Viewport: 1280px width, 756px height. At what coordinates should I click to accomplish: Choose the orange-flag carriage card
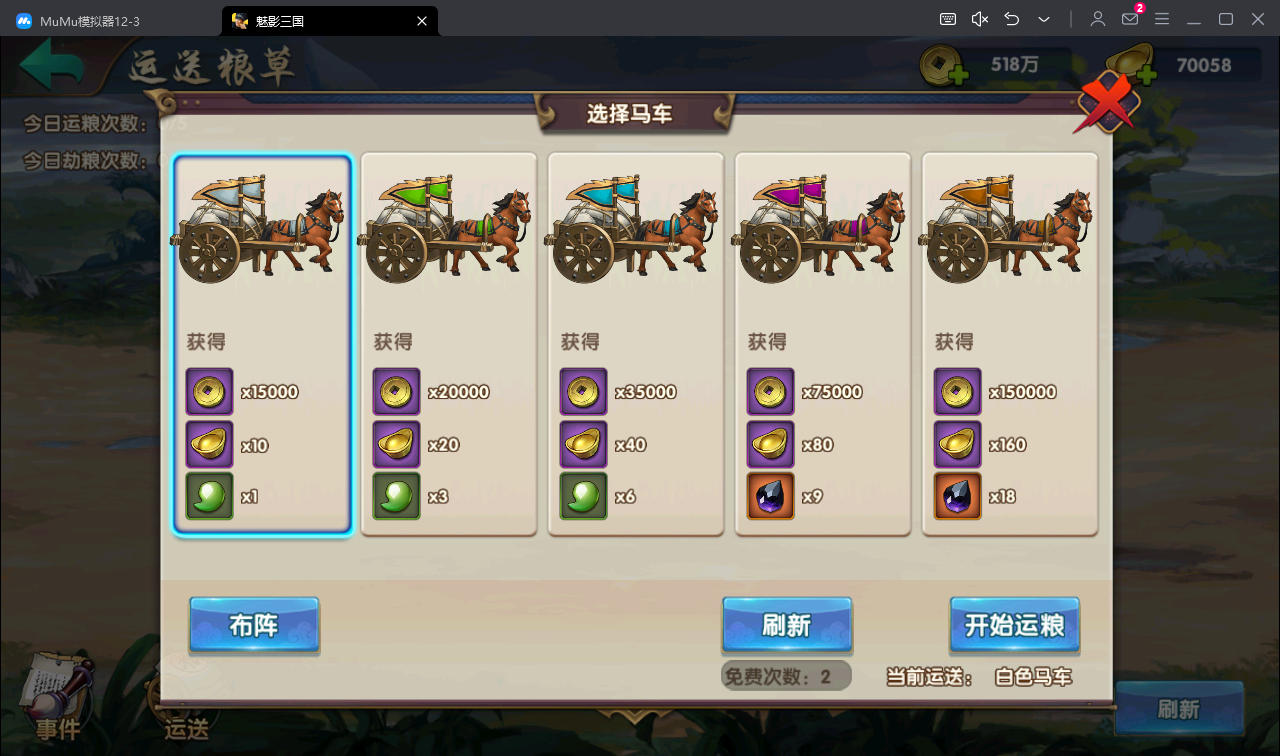pos(1009,344)
